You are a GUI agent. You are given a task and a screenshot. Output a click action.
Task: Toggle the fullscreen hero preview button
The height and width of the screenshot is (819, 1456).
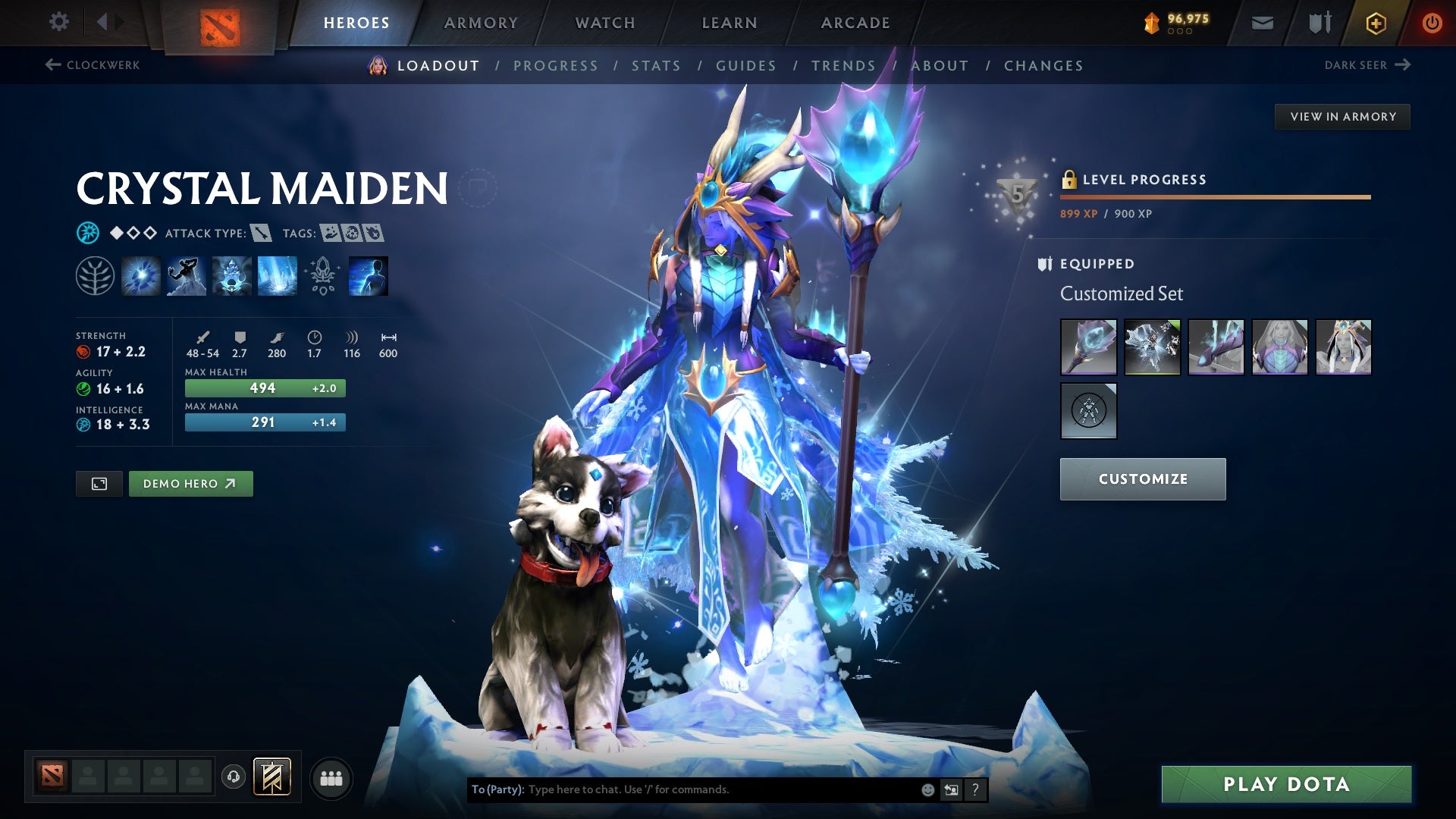[x=99, y=483]
